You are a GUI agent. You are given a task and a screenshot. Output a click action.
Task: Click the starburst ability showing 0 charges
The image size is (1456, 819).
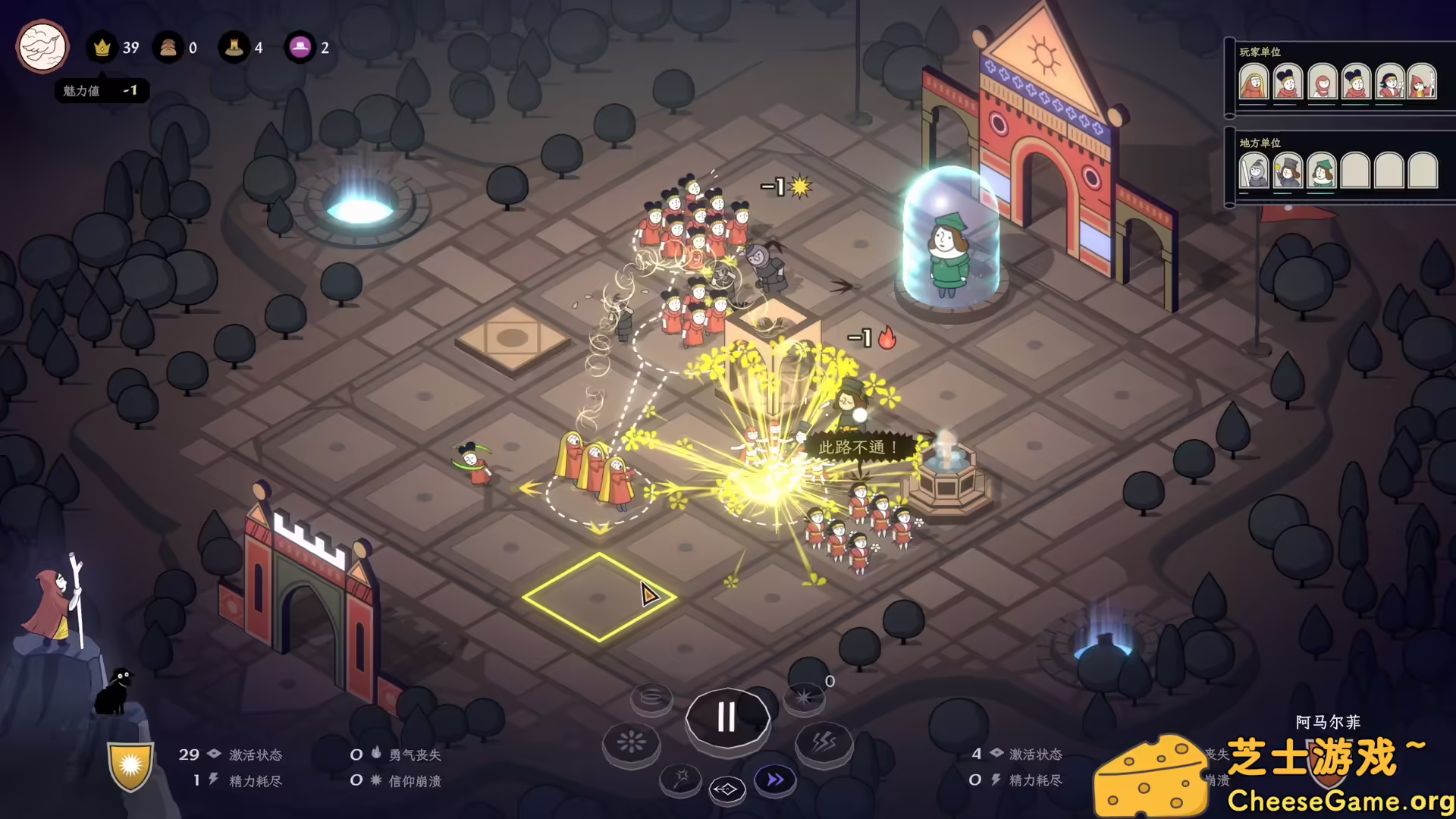click(x=805, y=698)
